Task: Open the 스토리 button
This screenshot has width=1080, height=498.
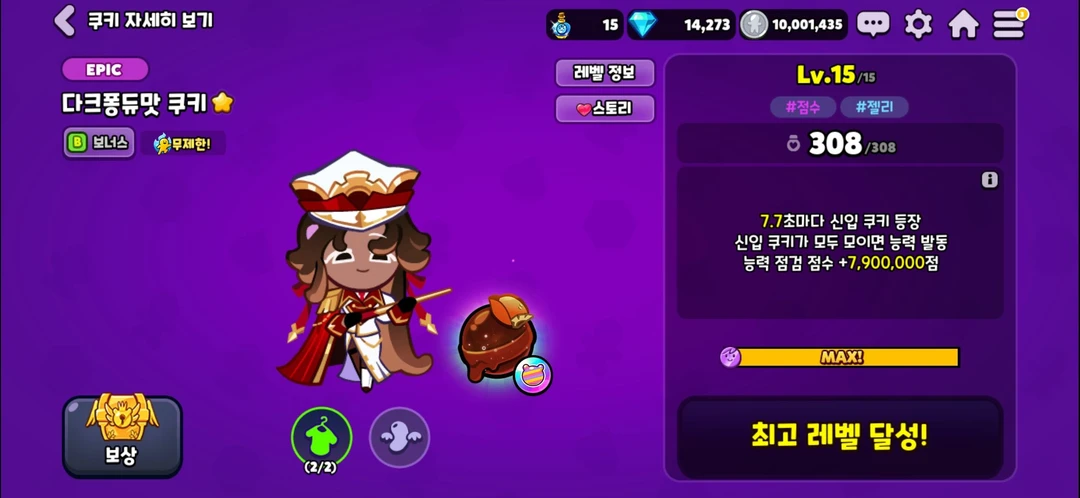Action: point(605,109)
